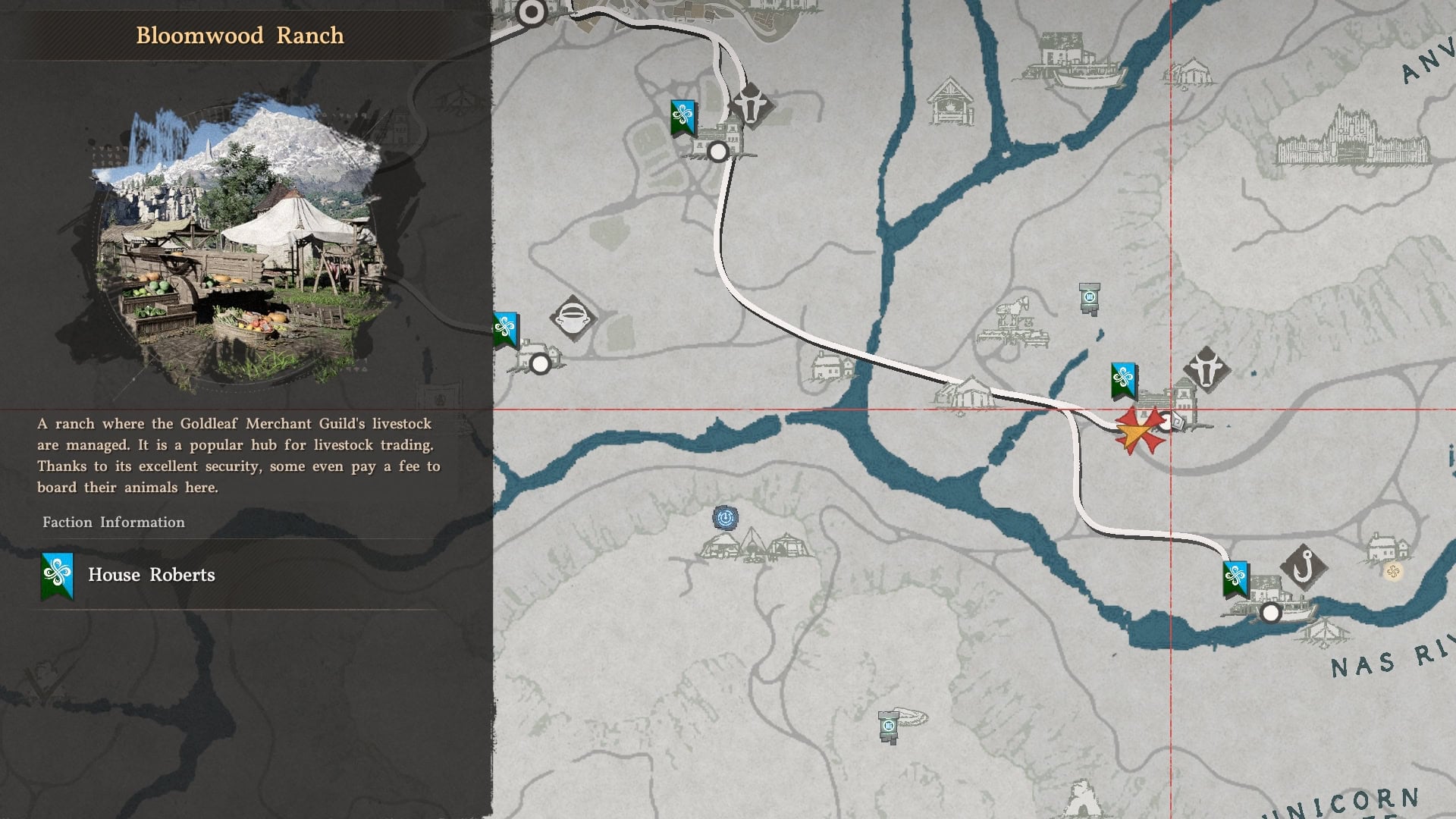The height and width of the screenshot is (819, 1456).
Task: Choose the bull head marker beside the player arrow
Action: coord(1207,369)
